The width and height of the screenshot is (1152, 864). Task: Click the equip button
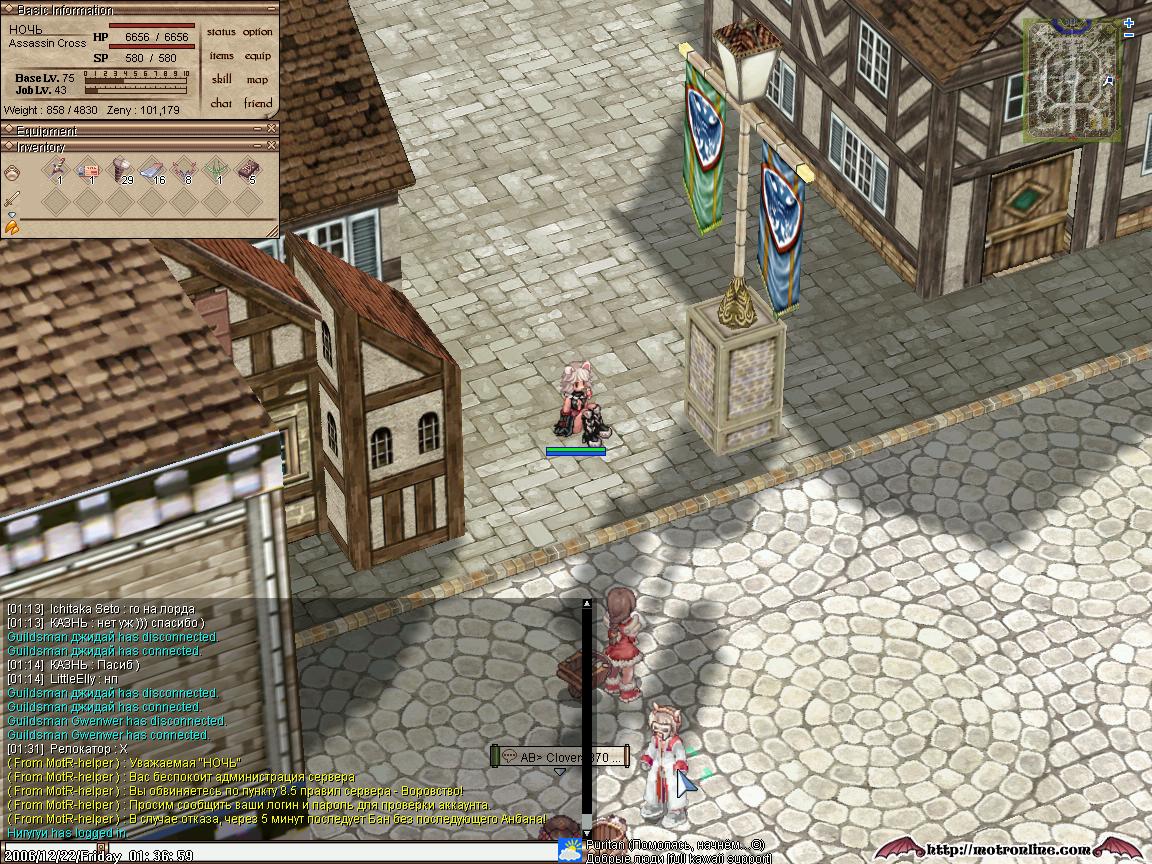[x=257, y=56]
